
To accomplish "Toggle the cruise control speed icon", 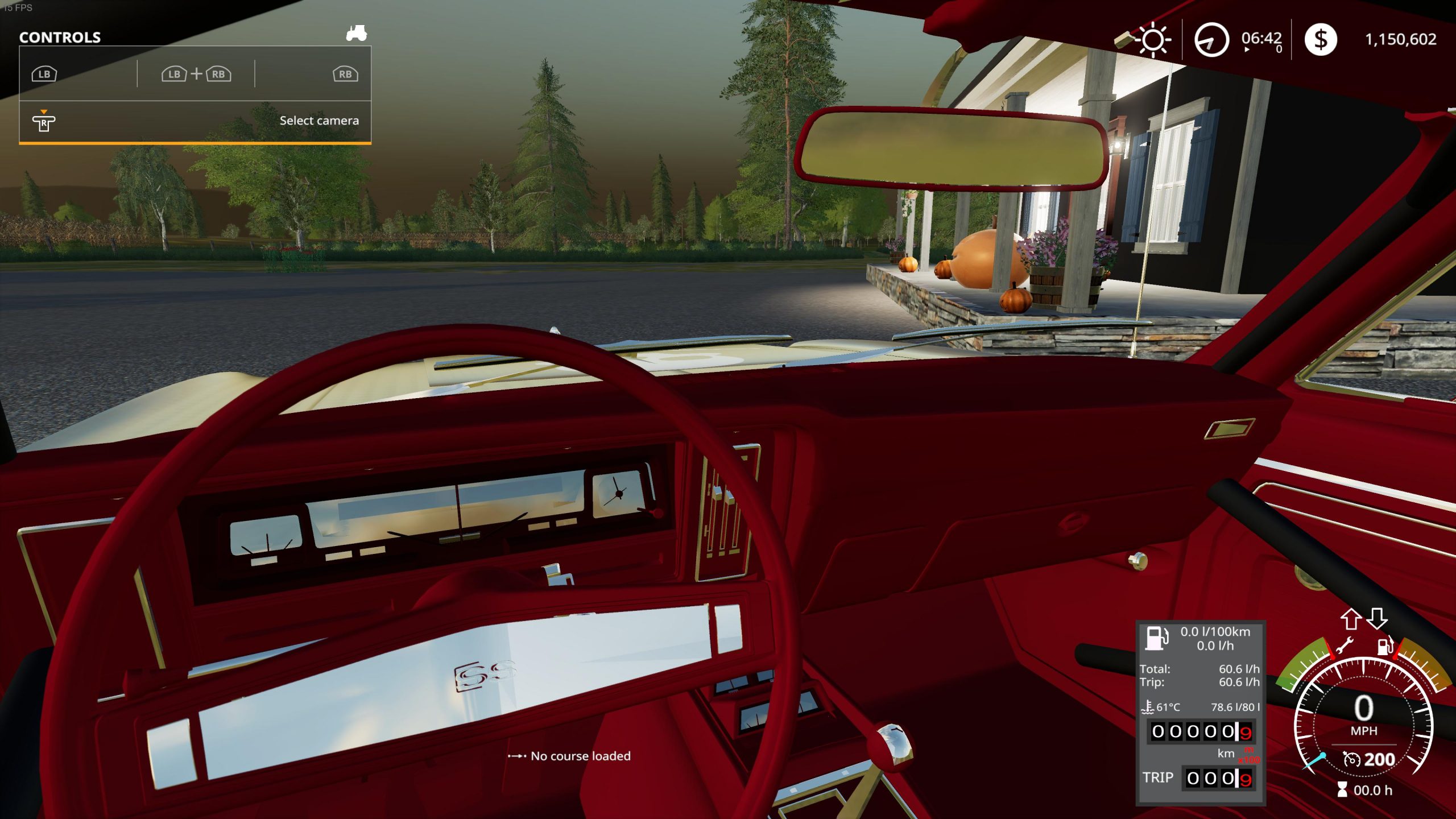I will [1351, 759].
